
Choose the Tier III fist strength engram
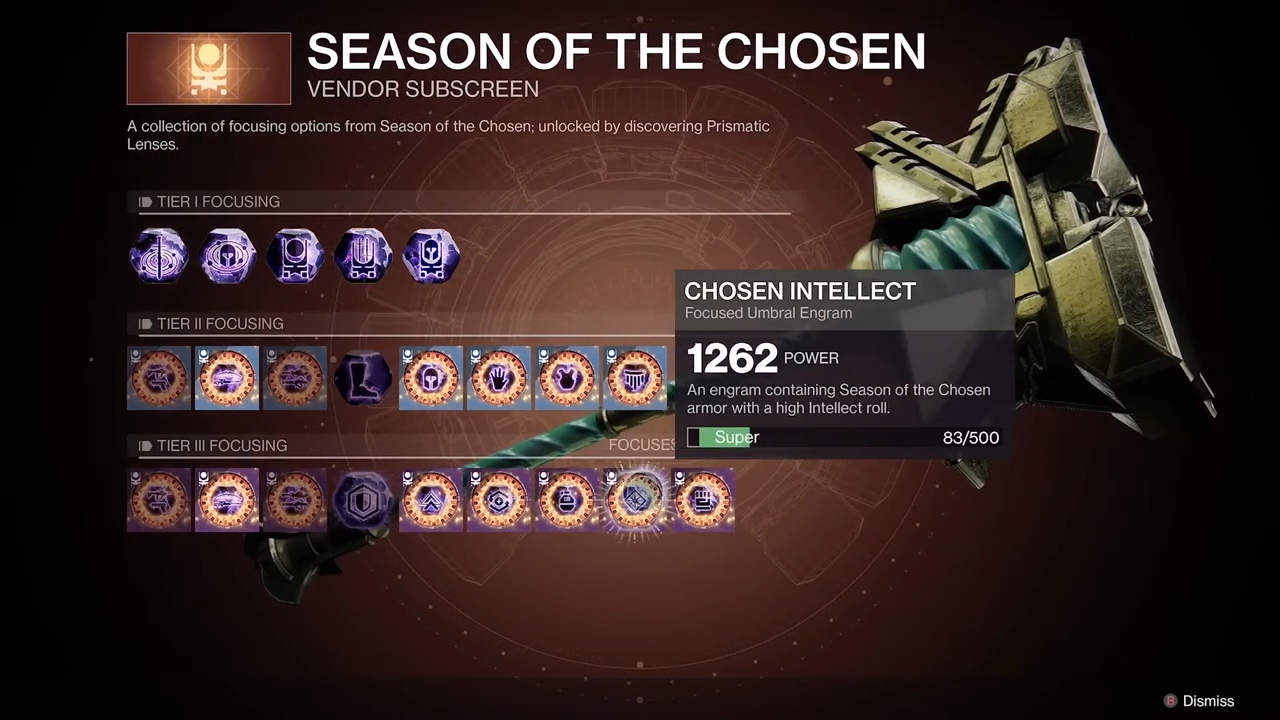pyautogui.click(x=703, y=500)
